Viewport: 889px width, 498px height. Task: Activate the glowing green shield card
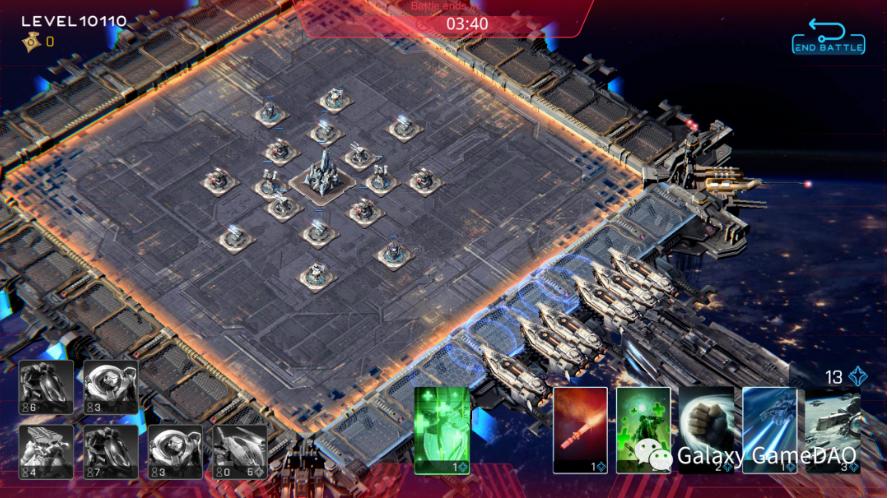(442, 429)
